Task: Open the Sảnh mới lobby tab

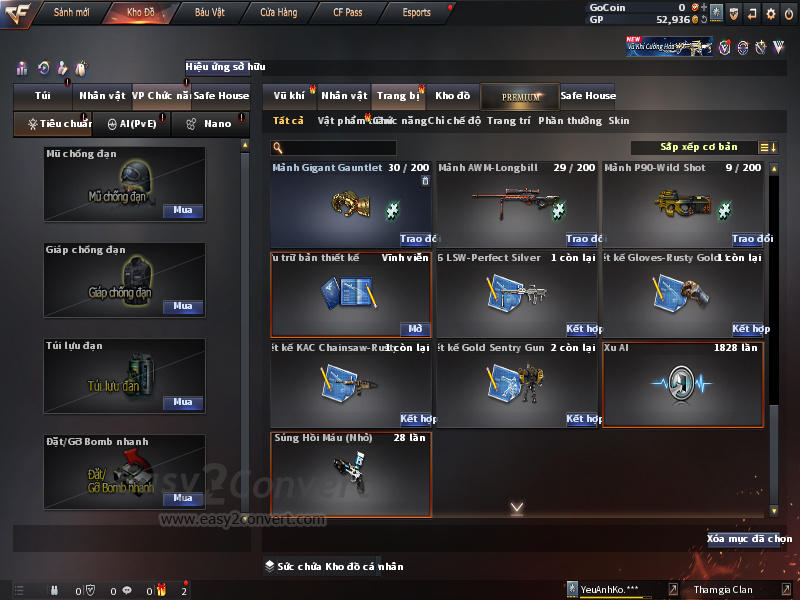Action: pyautogui.click(x=71, y=13)
